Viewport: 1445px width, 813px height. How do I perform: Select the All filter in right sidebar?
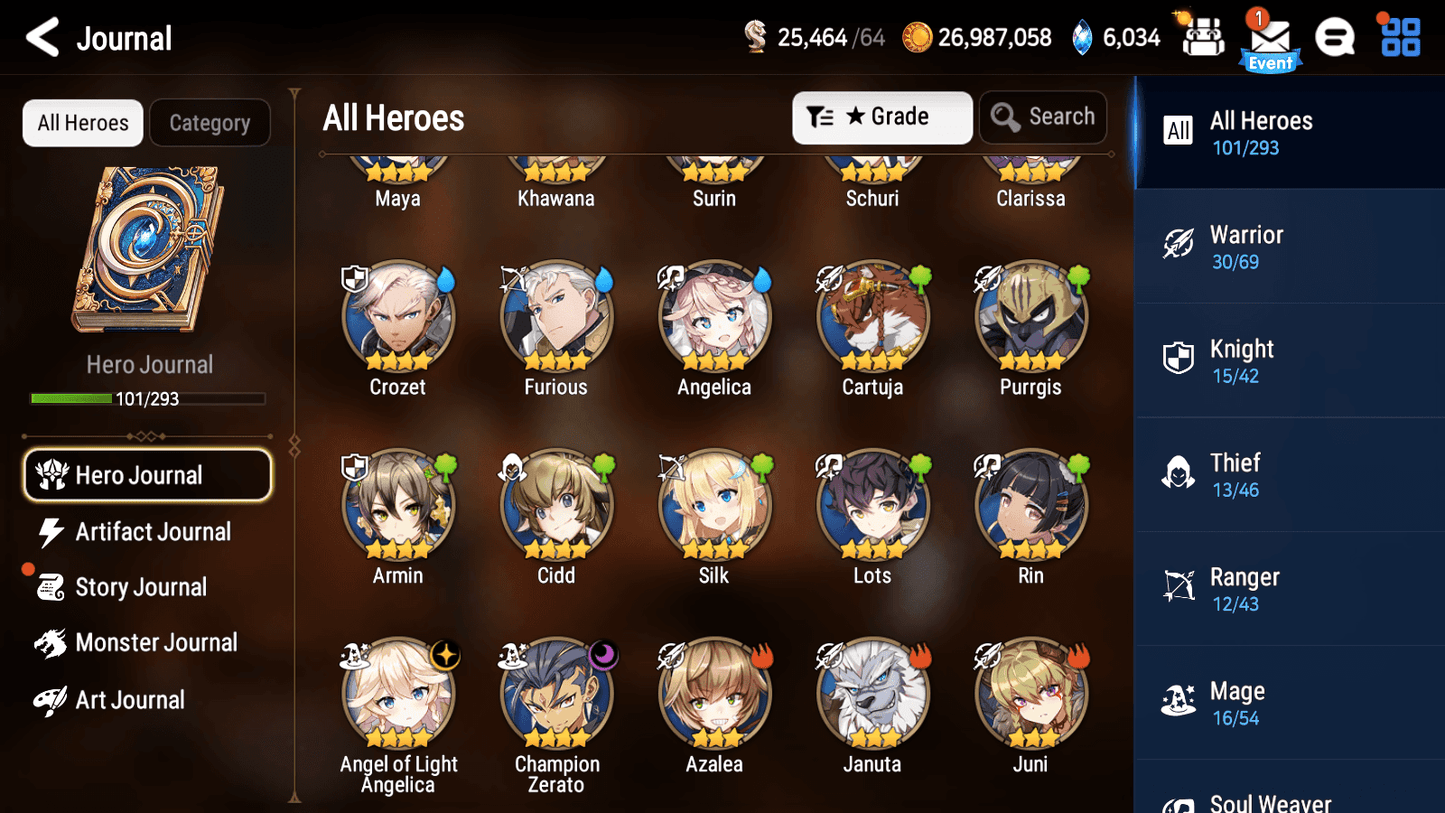coord(1178,130)
